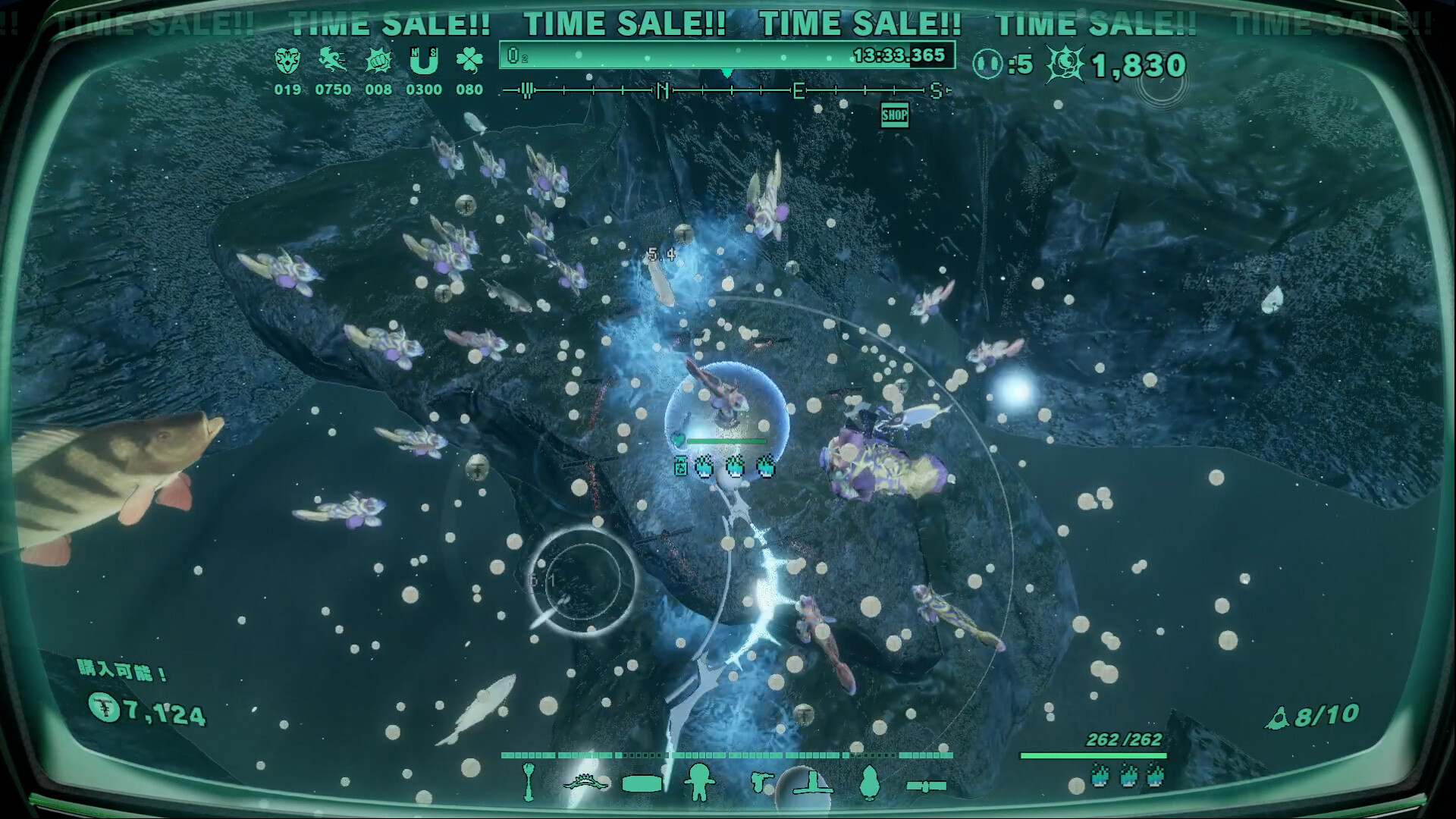Viewport: 1456px width, 819px height.
Task: Select the scepter weapon slot
Action: click(x=529, y=781)
